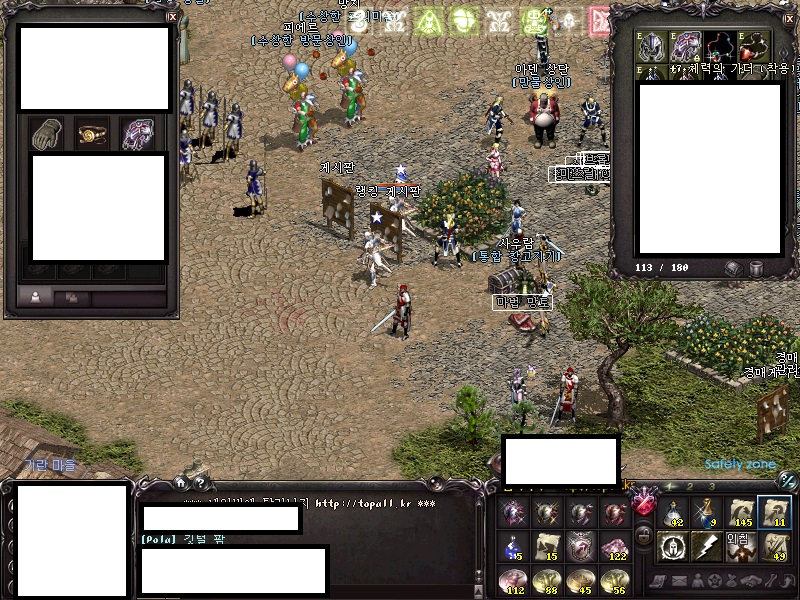800x600 pixels.
Task: Activate the white lightning bolt skill
Action: 706,546
